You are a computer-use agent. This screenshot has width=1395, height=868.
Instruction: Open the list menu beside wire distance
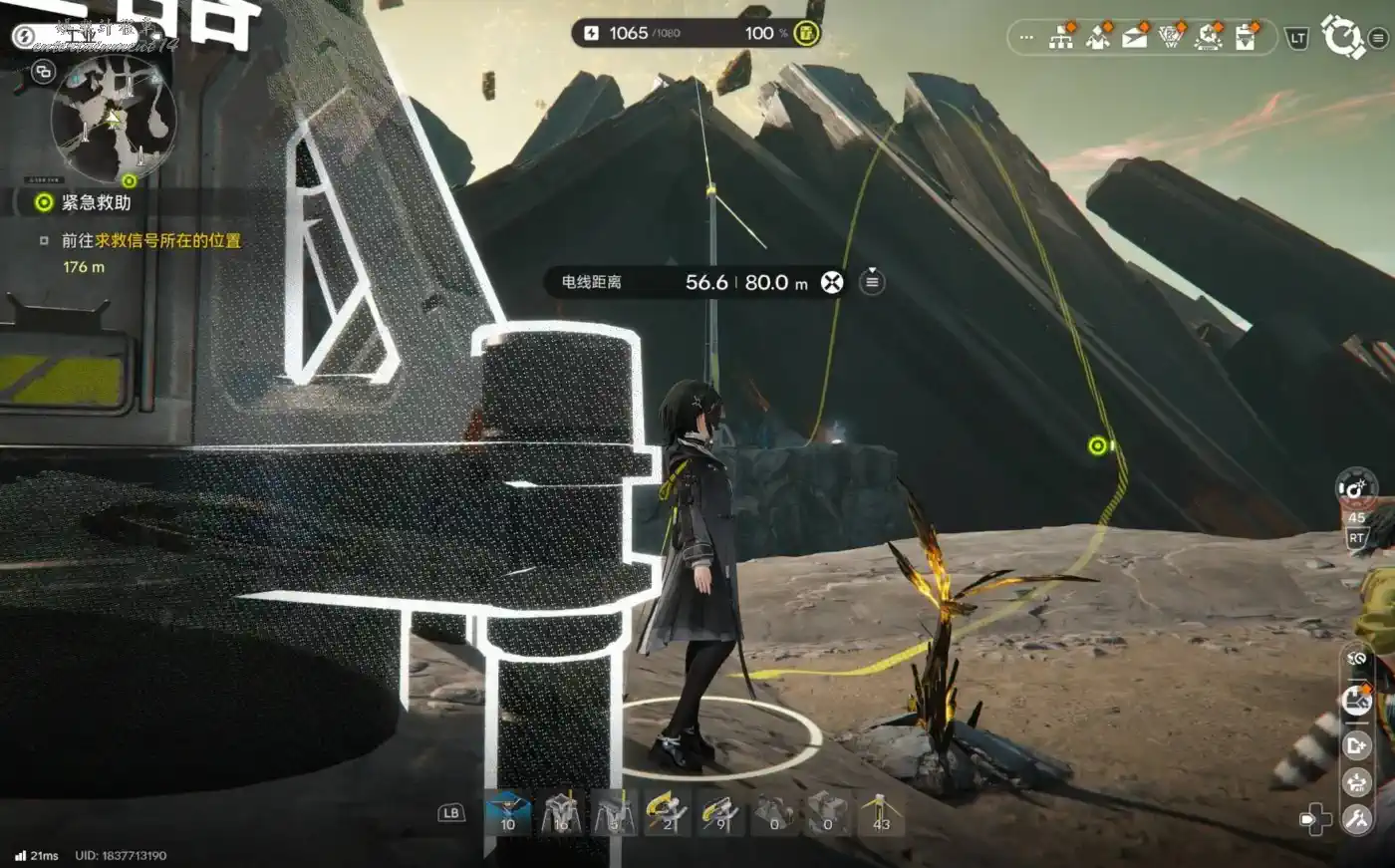(872, 282)
